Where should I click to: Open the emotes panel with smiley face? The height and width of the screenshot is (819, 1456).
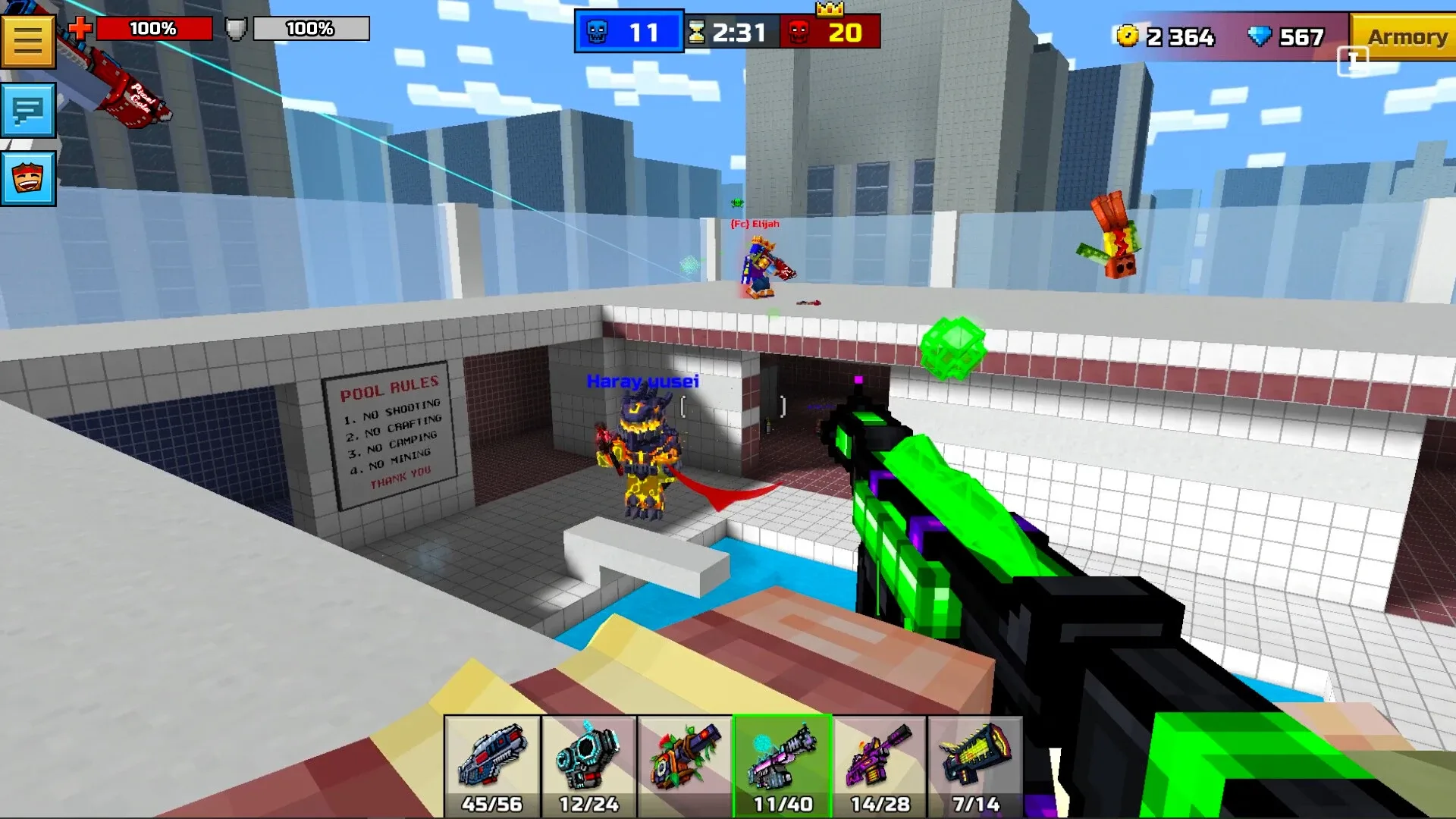(x=29, y=180)
